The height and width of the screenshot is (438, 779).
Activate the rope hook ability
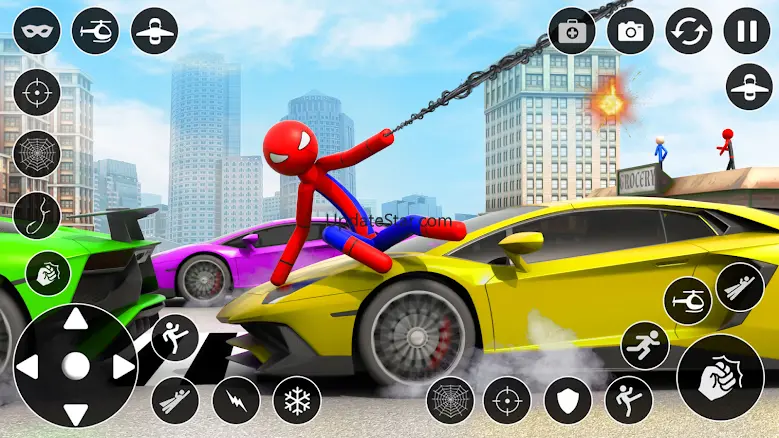click(x=38, y=215)
